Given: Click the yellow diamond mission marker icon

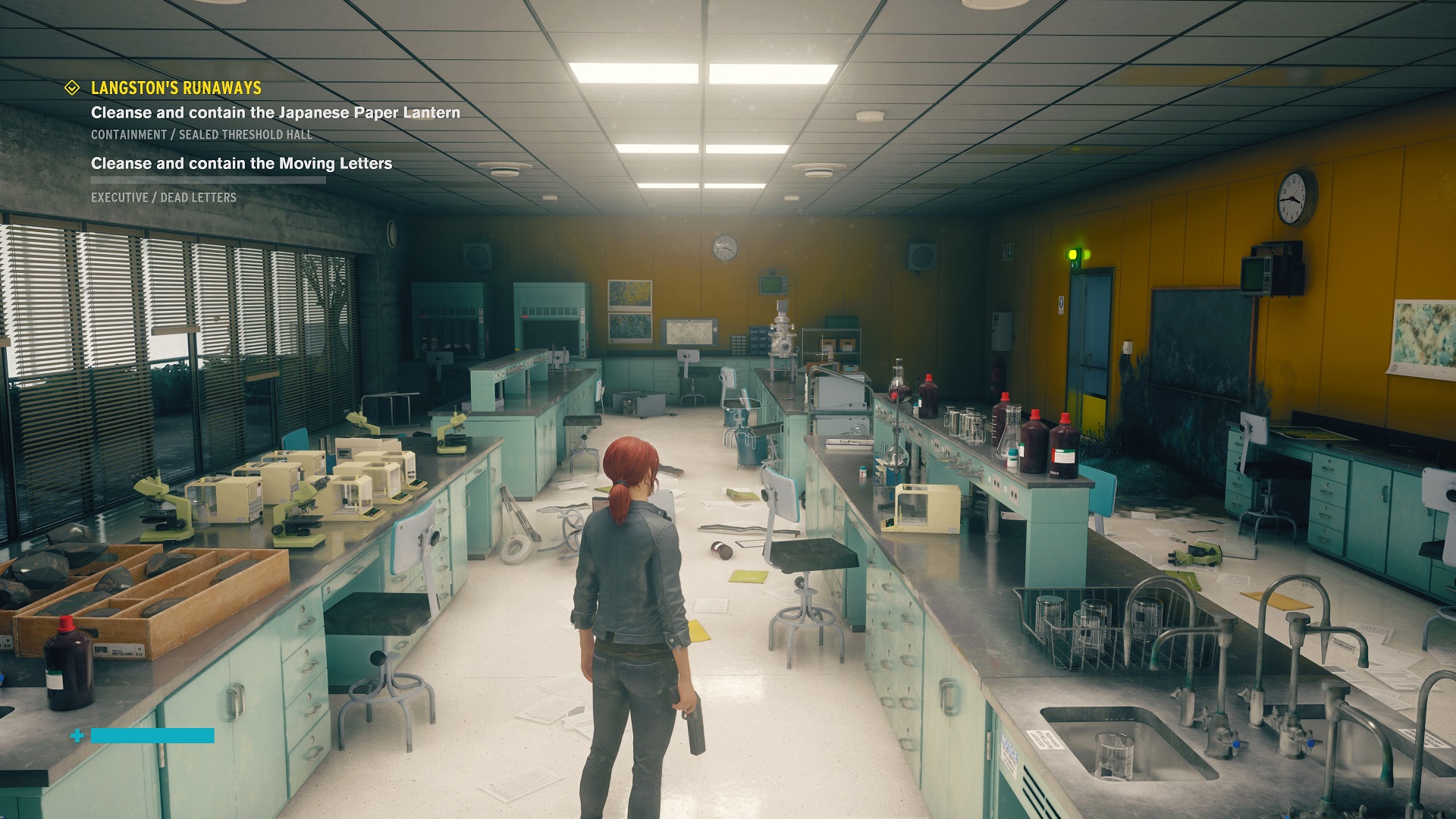Looking at the screenshot, I should [x=72, y=88].
